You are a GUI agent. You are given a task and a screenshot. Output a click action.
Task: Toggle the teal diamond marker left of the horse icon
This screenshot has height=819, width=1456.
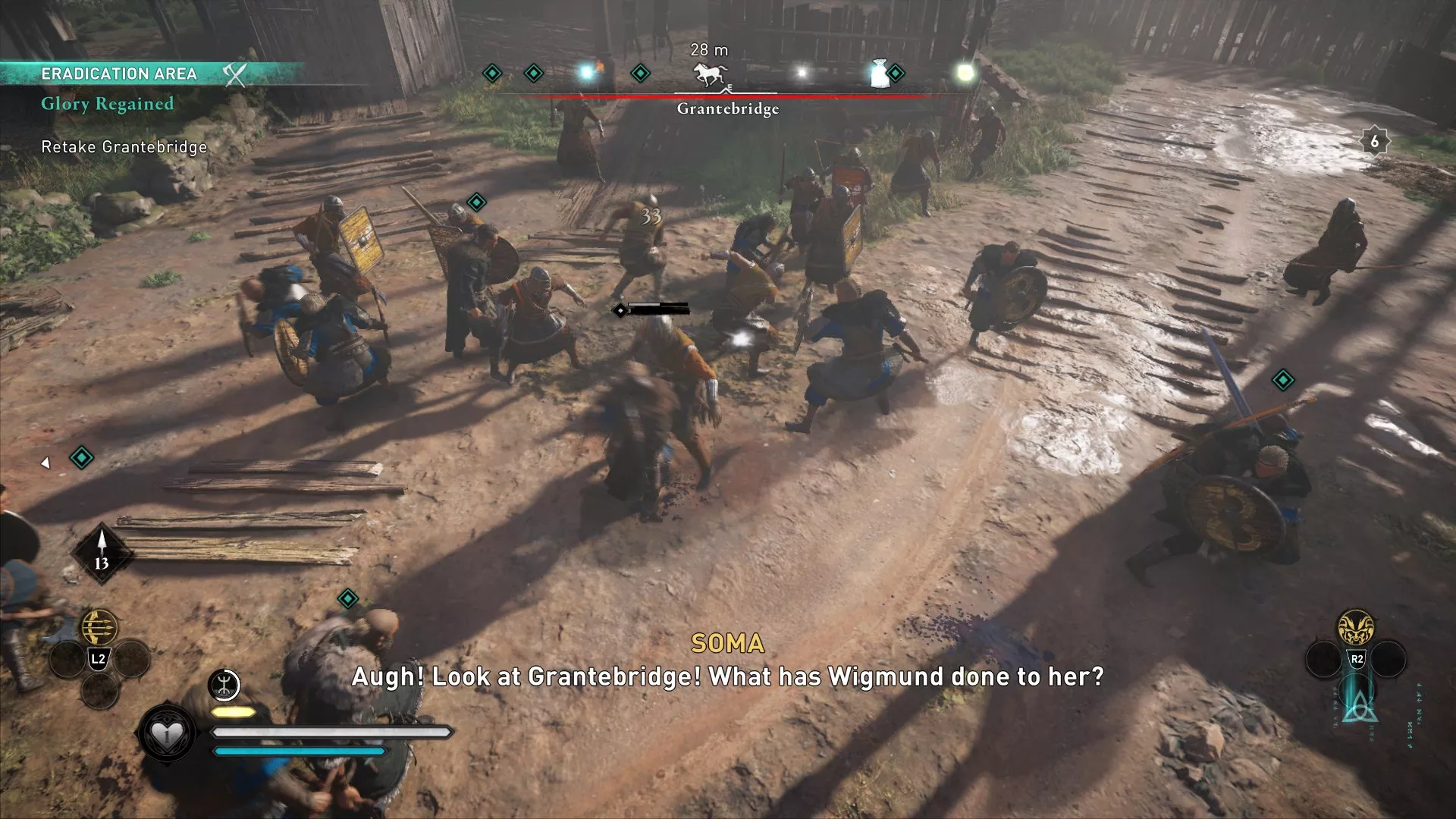point(639,73)
